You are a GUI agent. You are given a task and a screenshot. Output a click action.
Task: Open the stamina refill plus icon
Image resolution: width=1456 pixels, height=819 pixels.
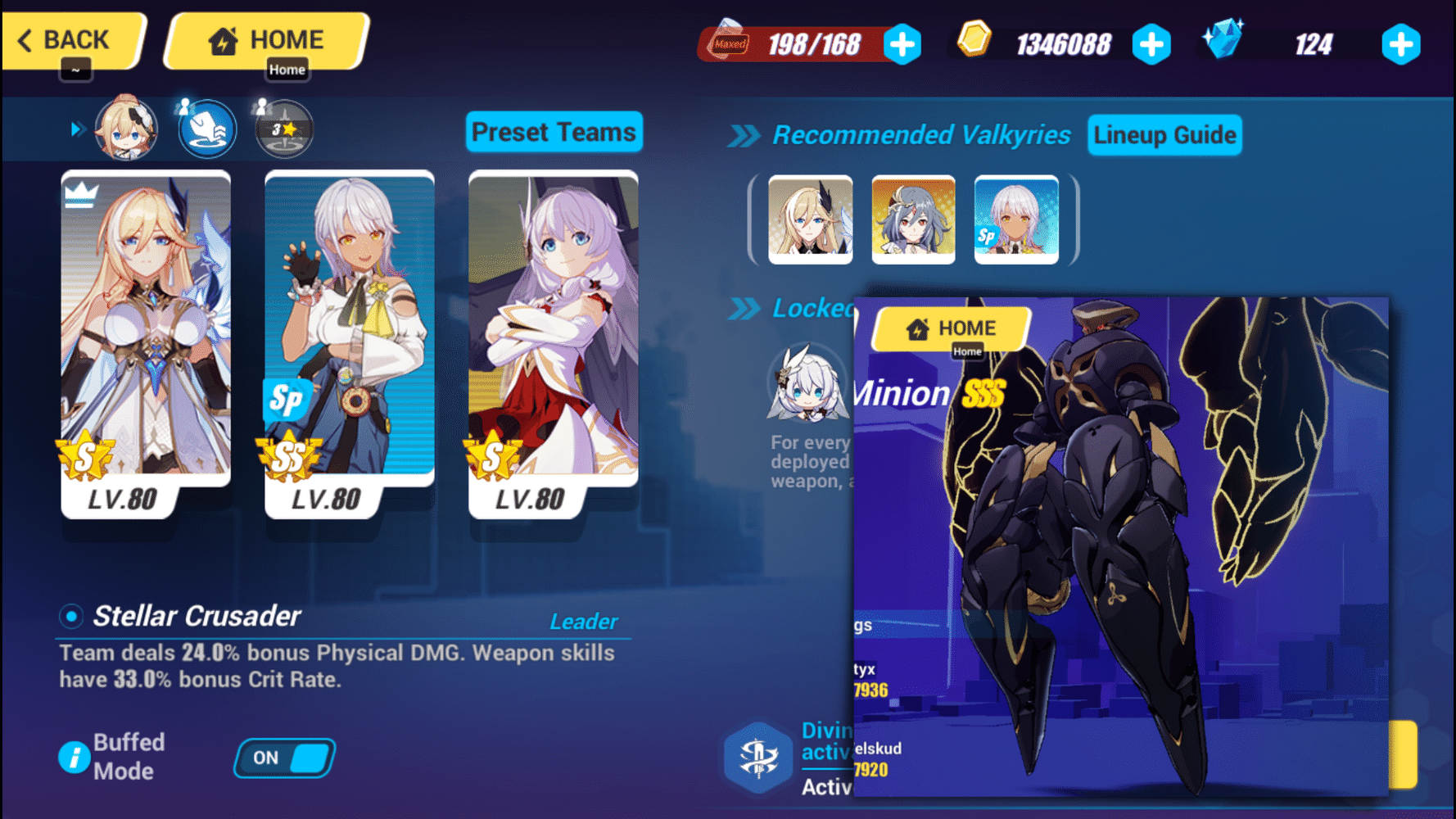(902, 44)
